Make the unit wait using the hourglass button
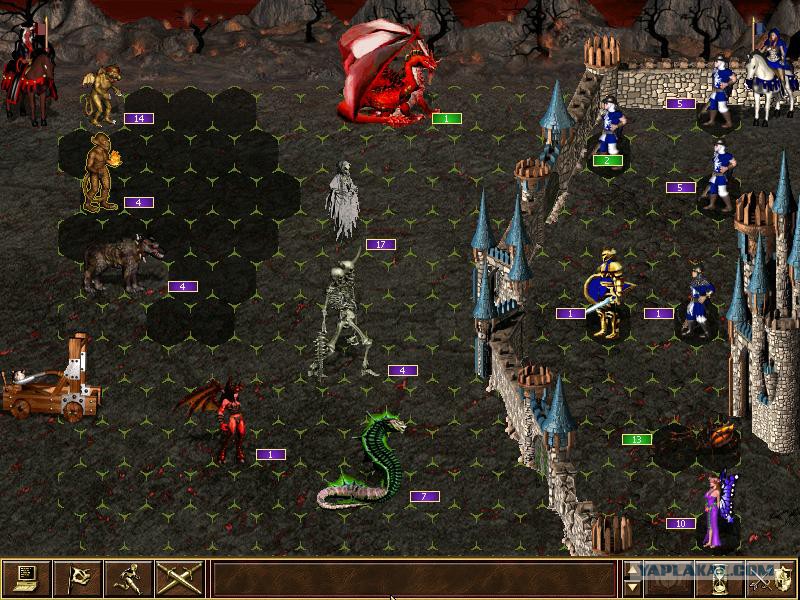The width and height of the screenshot is (800, 600). pos(722,578)
